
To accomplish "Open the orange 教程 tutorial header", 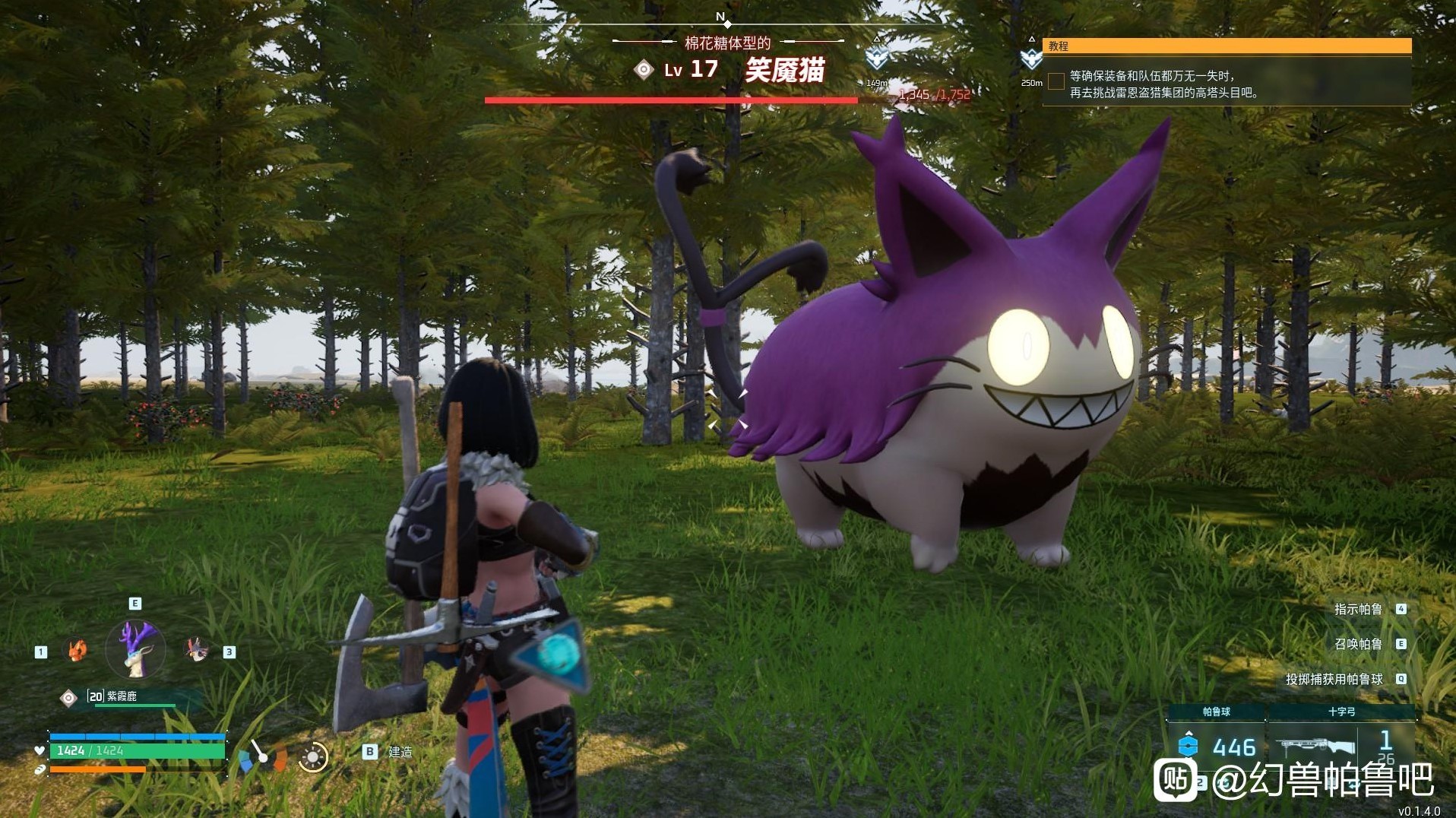I will [x=1227, y=46].
